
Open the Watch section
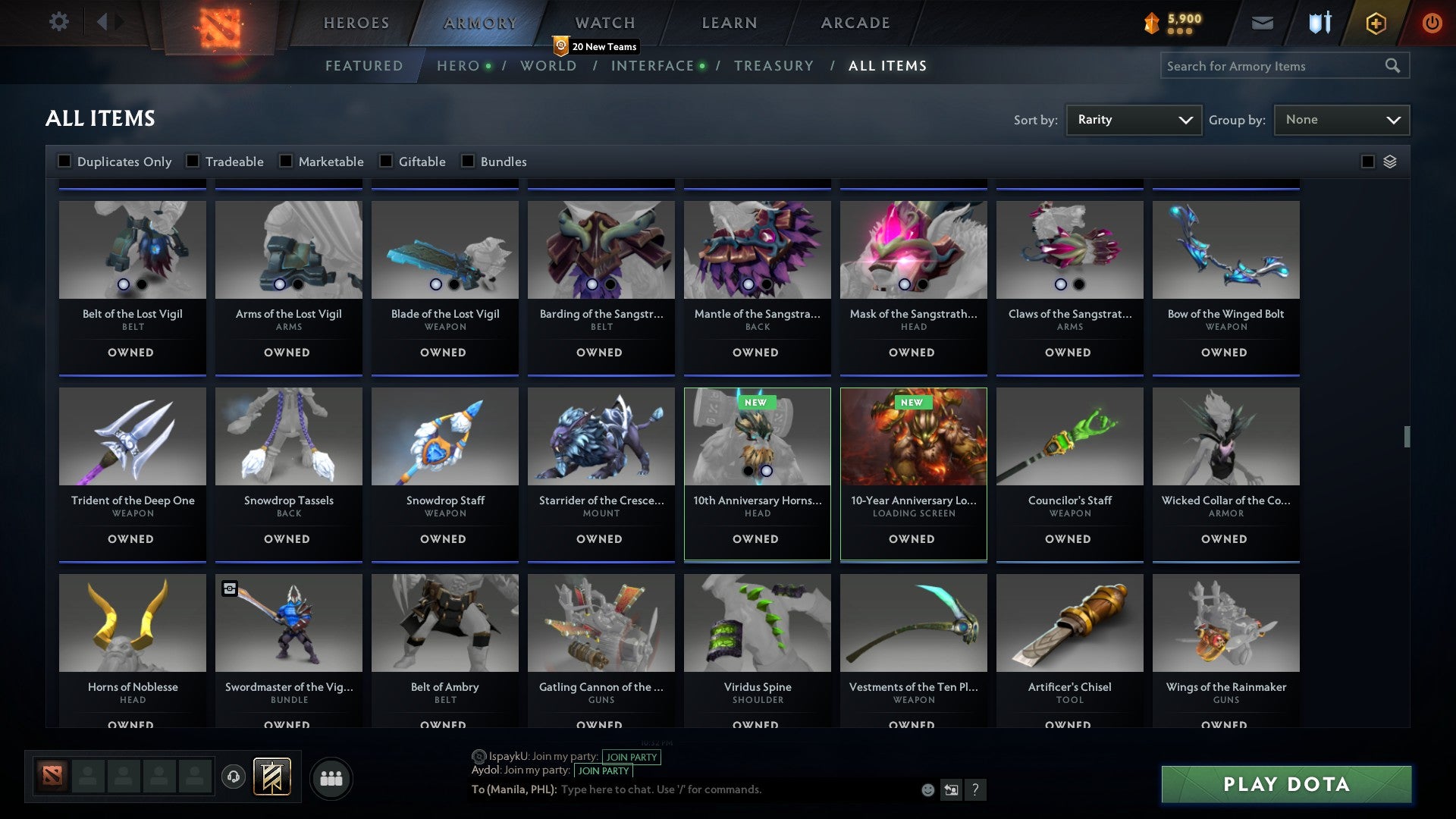604,23
